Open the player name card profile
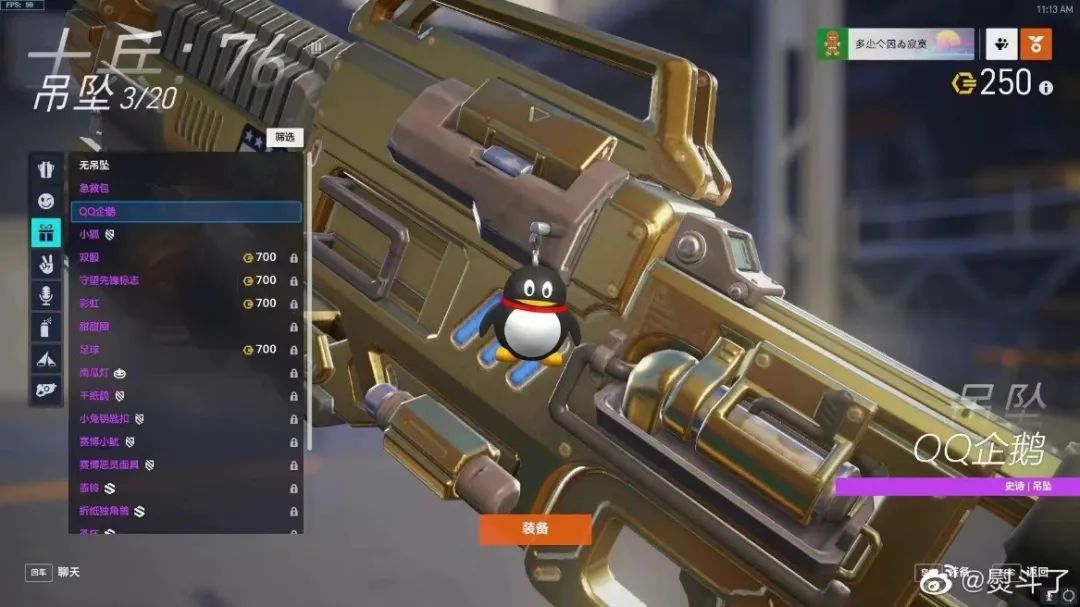 tap(897, 43)
